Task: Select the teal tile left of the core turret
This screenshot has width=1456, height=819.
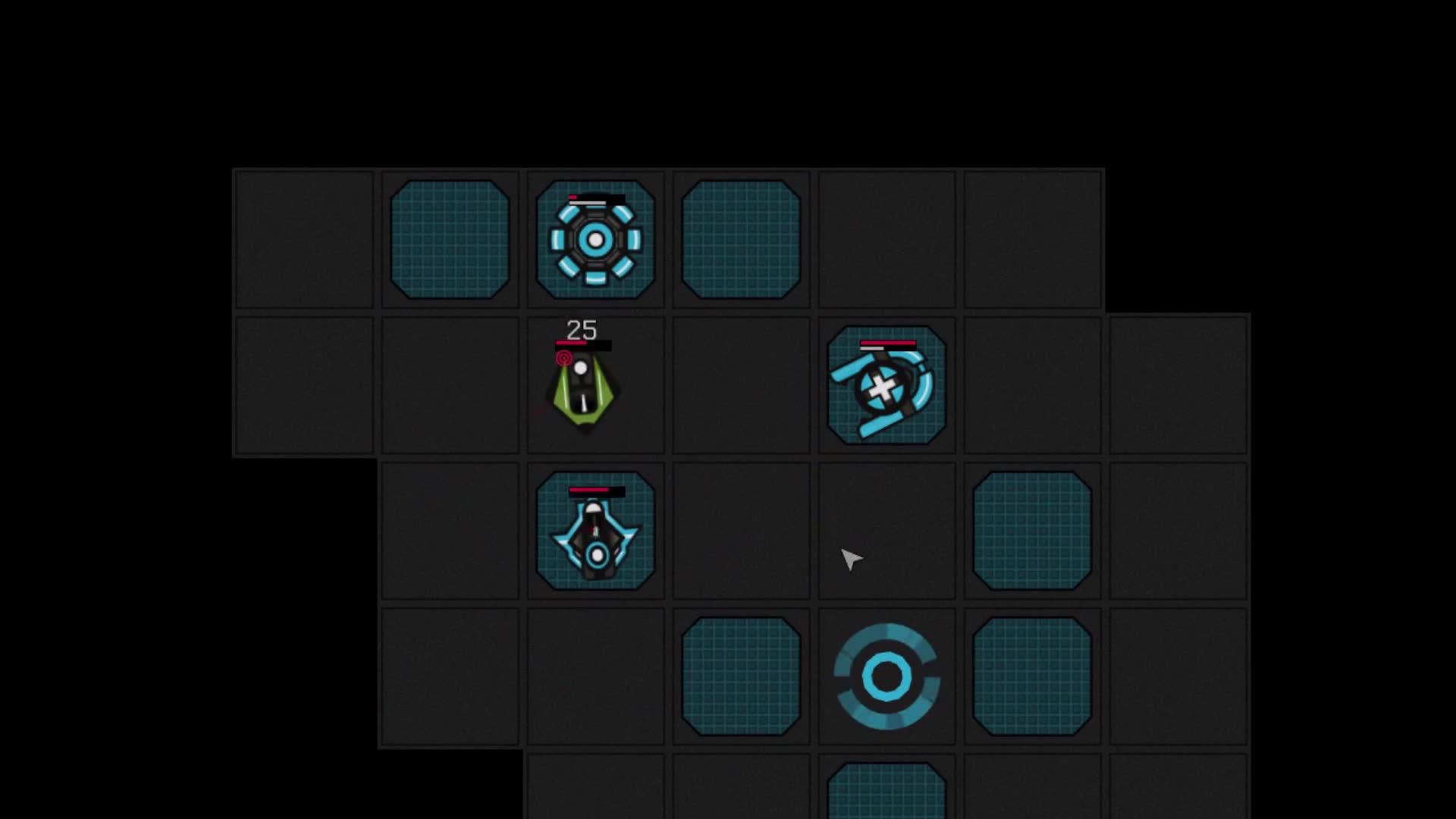Action: coord(450,239)
